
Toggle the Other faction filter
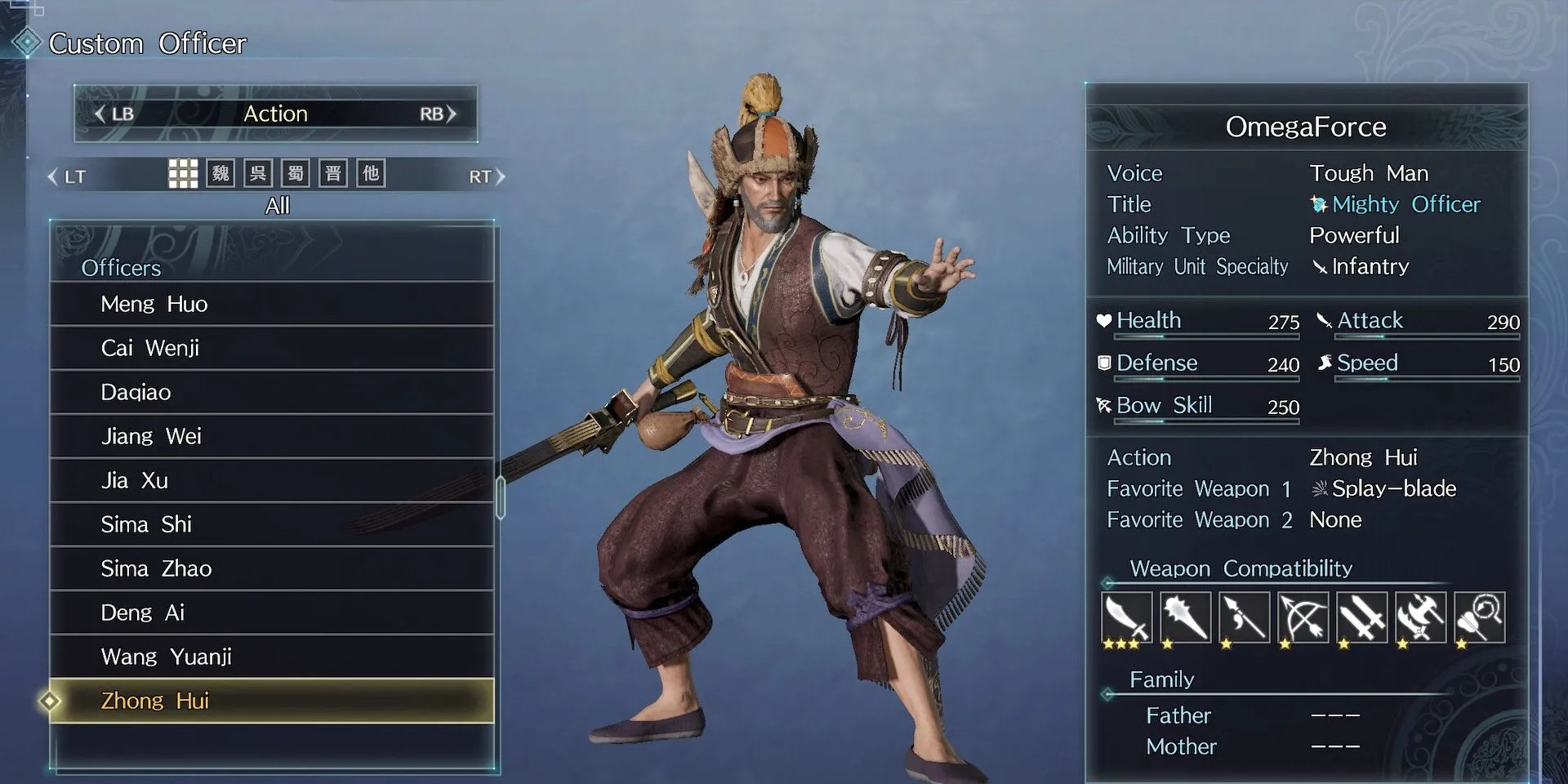point(371,172)
